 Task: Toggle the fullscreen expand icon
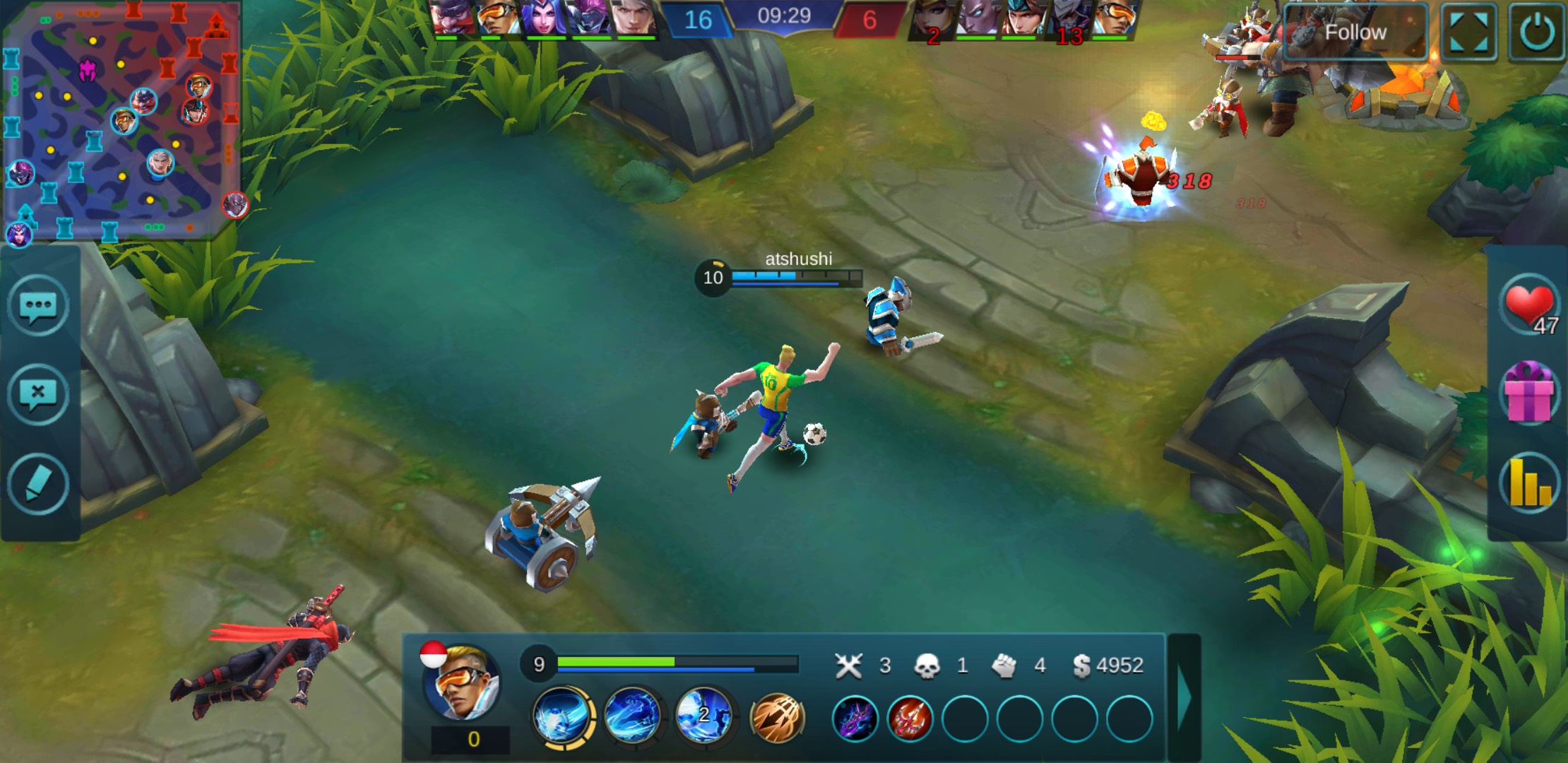(1468, 32)
